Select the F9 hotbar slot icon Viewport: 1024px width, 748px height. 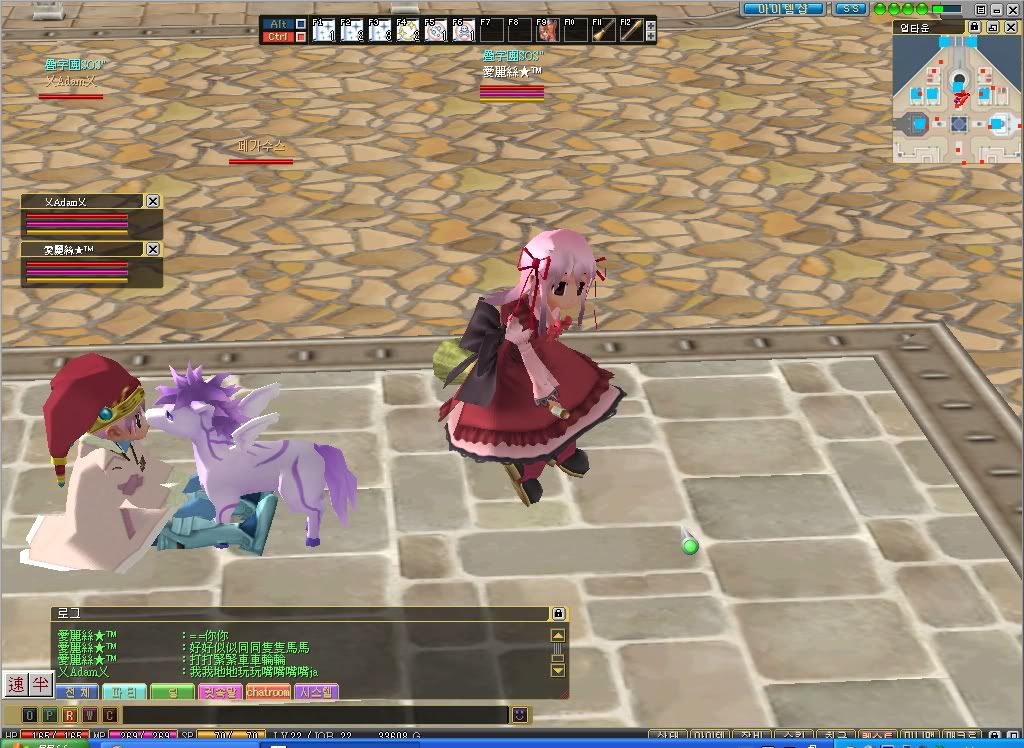click(x=547, y=30)
